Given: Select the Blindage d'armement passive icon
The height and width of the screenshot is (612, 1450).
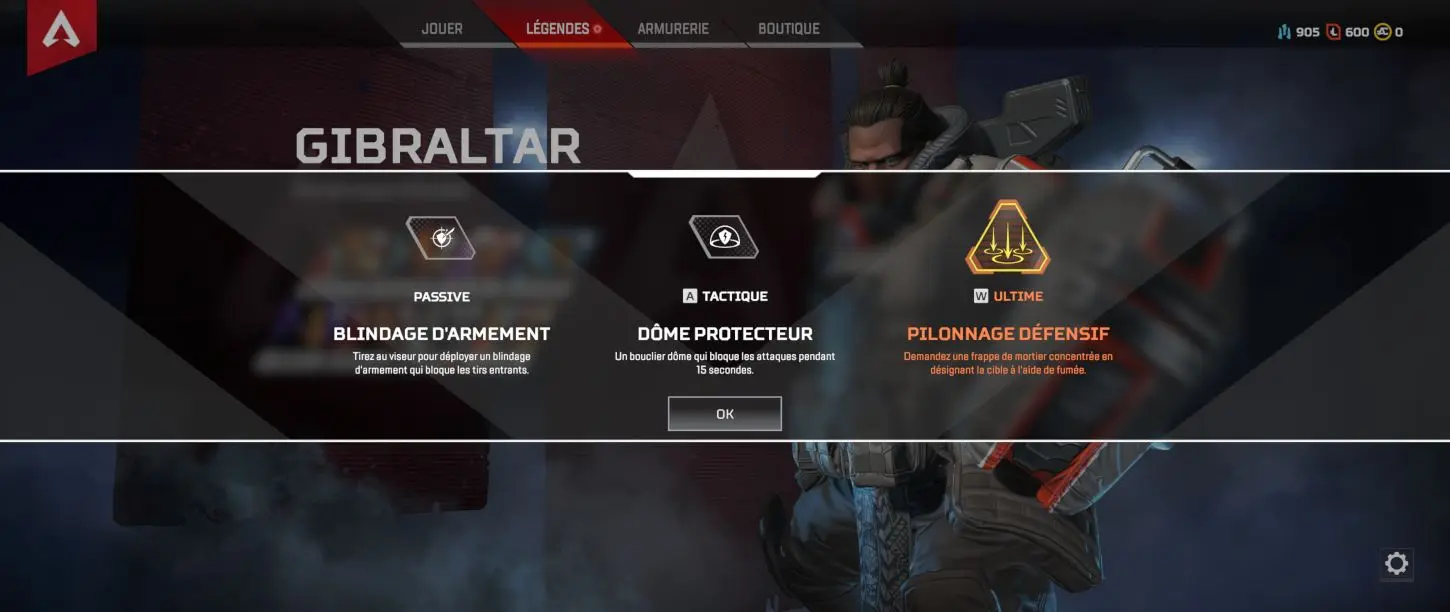Looking at the screenshot, I should pyautogui.click(x=441, y=238).
